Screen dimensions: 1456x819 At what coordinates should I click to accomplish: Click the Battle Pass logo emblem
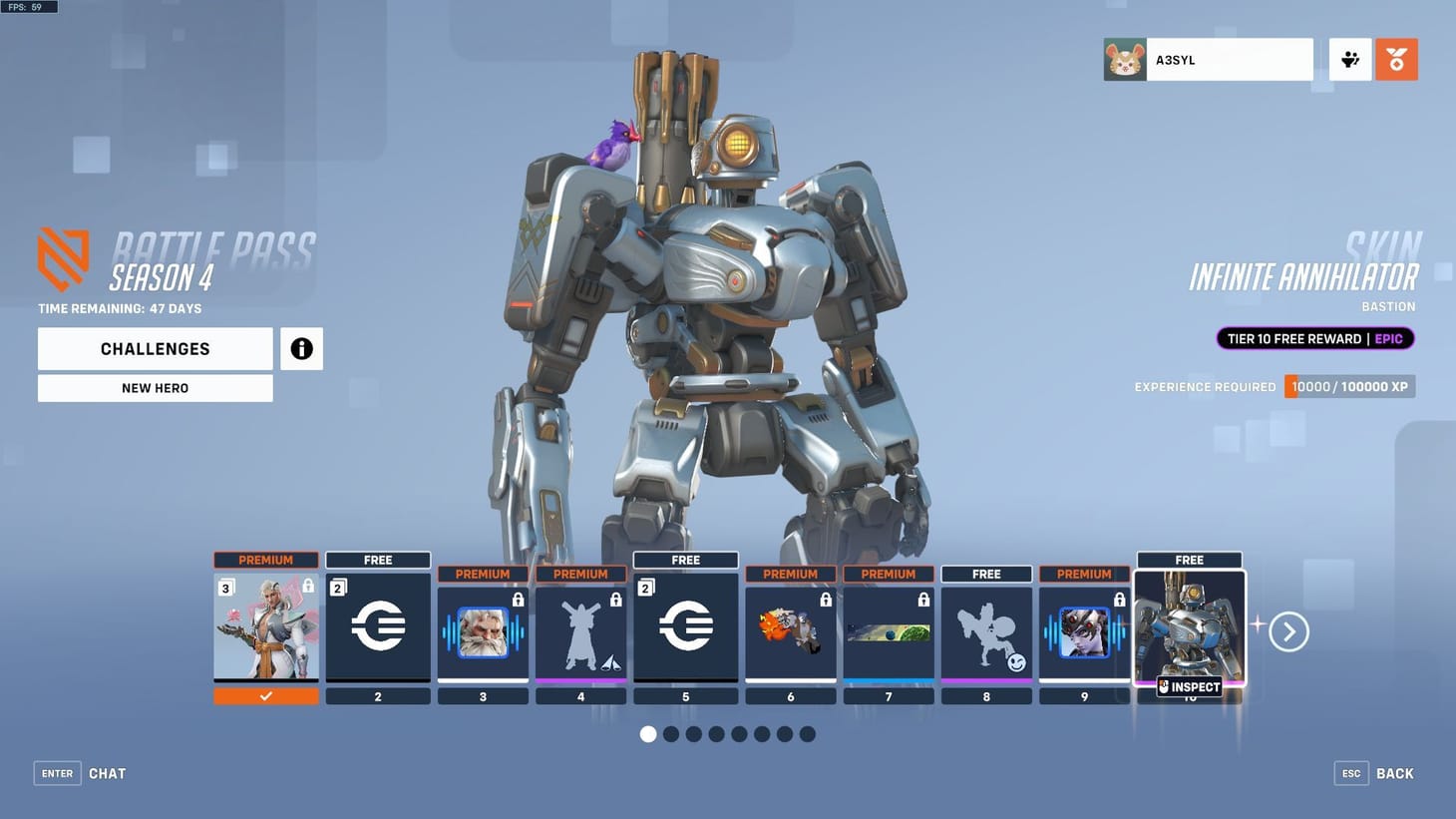62,257
